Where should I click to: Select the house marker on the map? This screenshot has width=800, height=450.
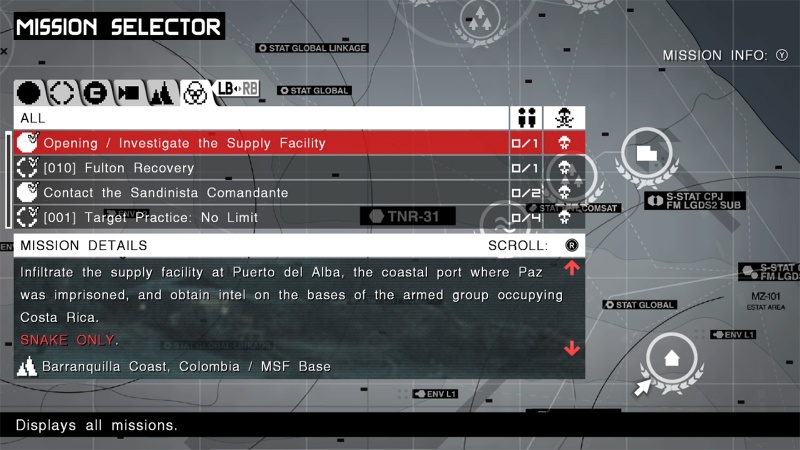click(x=671, y=355)
